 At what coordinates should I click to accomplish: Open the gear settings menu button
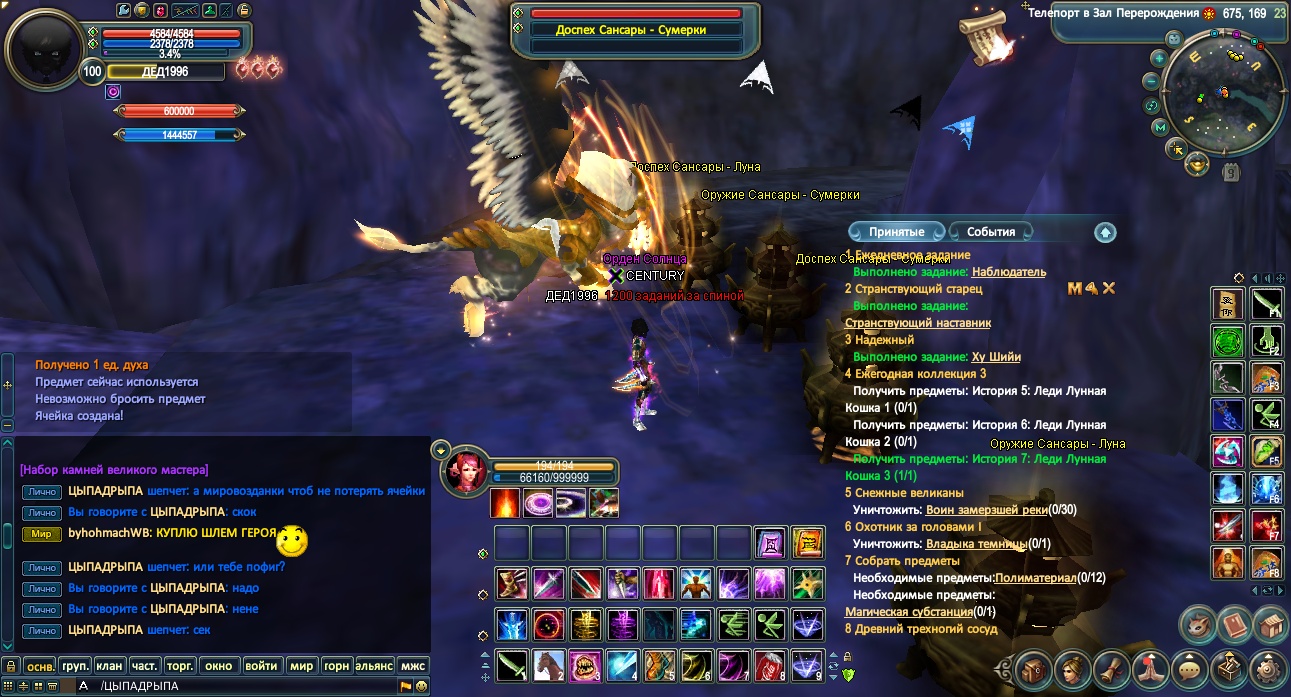click(1270, 668)
